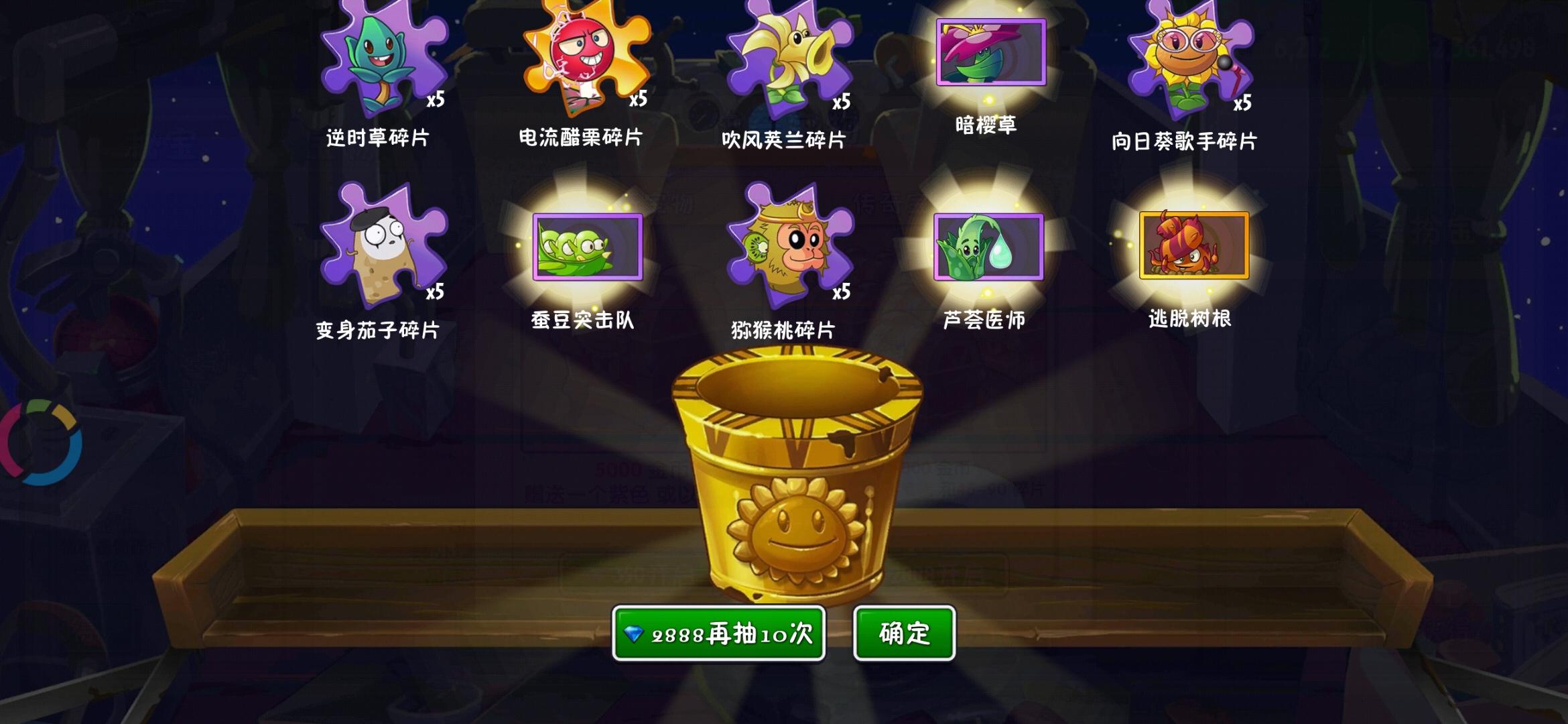Select the 逃脱树根 gold-framed card
Image resolution: width=1568 pixels, height=724 pixels.
[1193, 245]
